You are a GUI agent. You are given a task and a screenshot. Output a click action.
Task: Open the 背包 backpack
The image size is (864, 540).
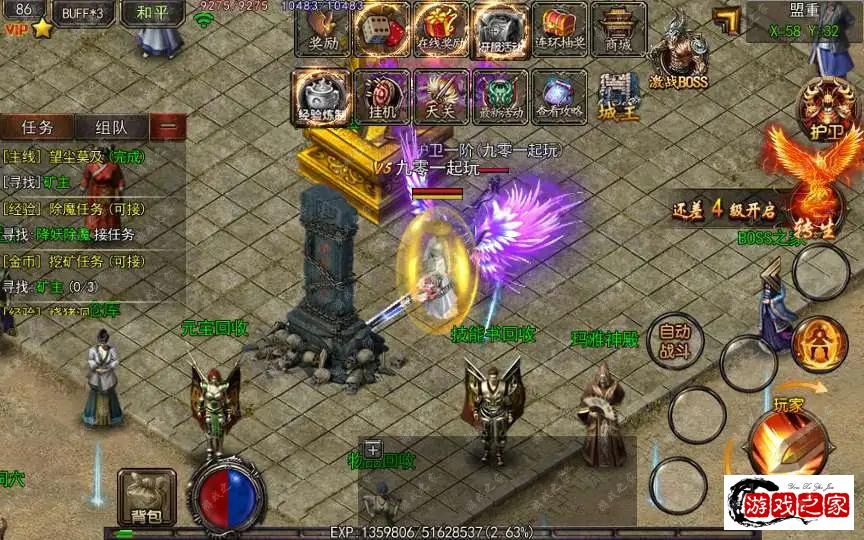(146, 497)
